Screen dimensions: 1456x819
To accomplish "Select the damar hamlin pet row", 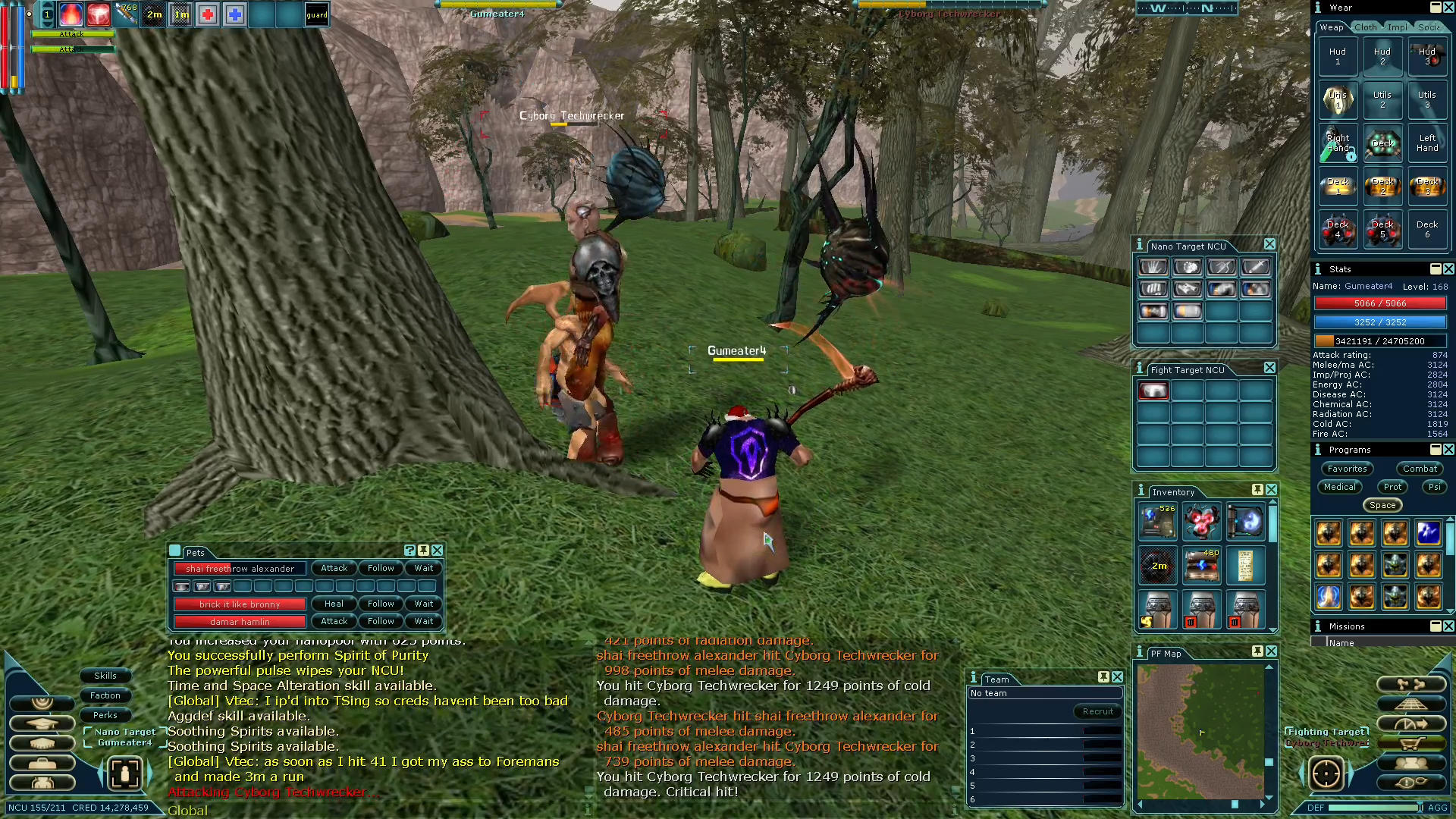I will pyautogui.click(x=240, y=622).
